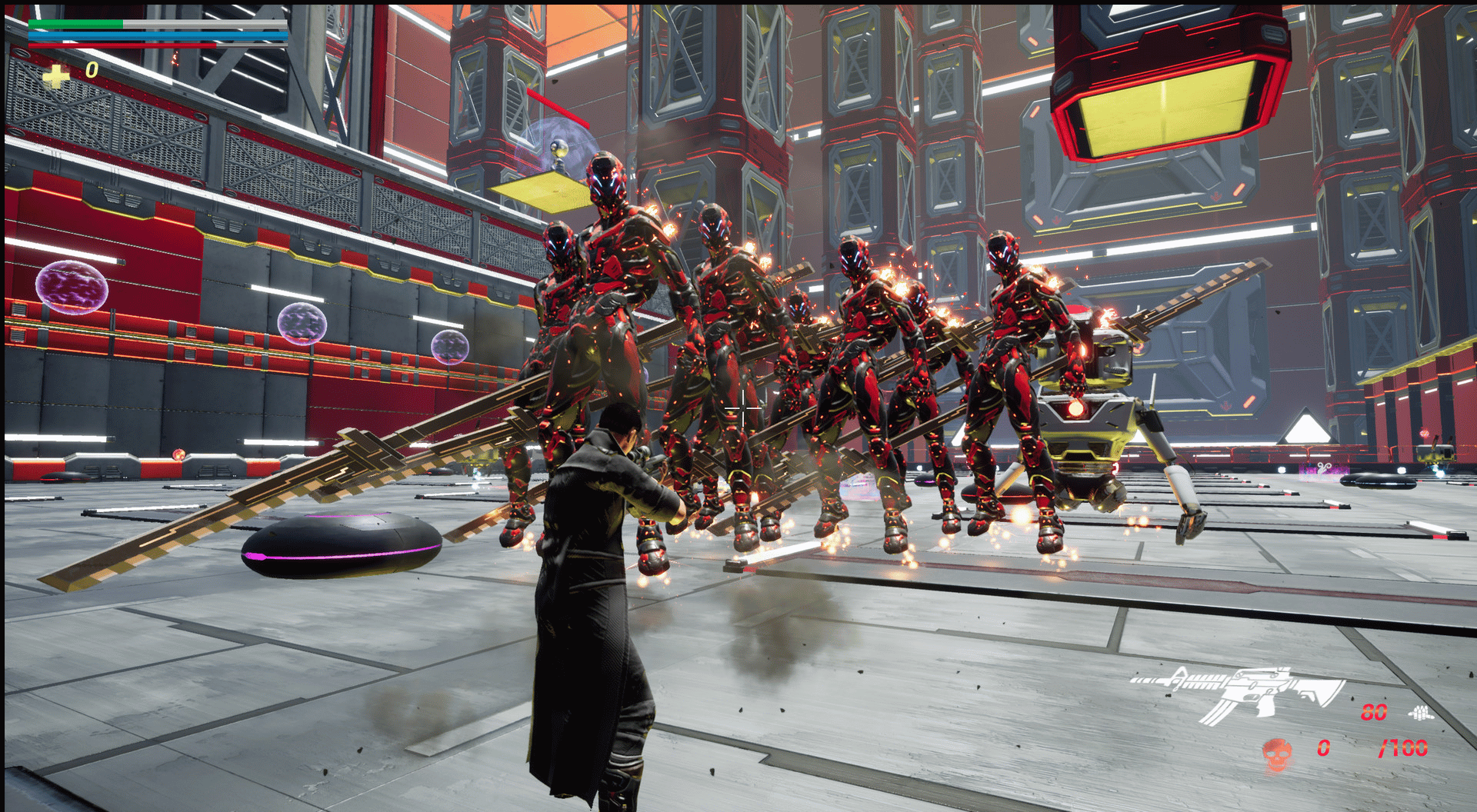Click the bullets ammo icon
Image resolution: width=1477 pixels, height=812 pixels.
click(1420, 714)
